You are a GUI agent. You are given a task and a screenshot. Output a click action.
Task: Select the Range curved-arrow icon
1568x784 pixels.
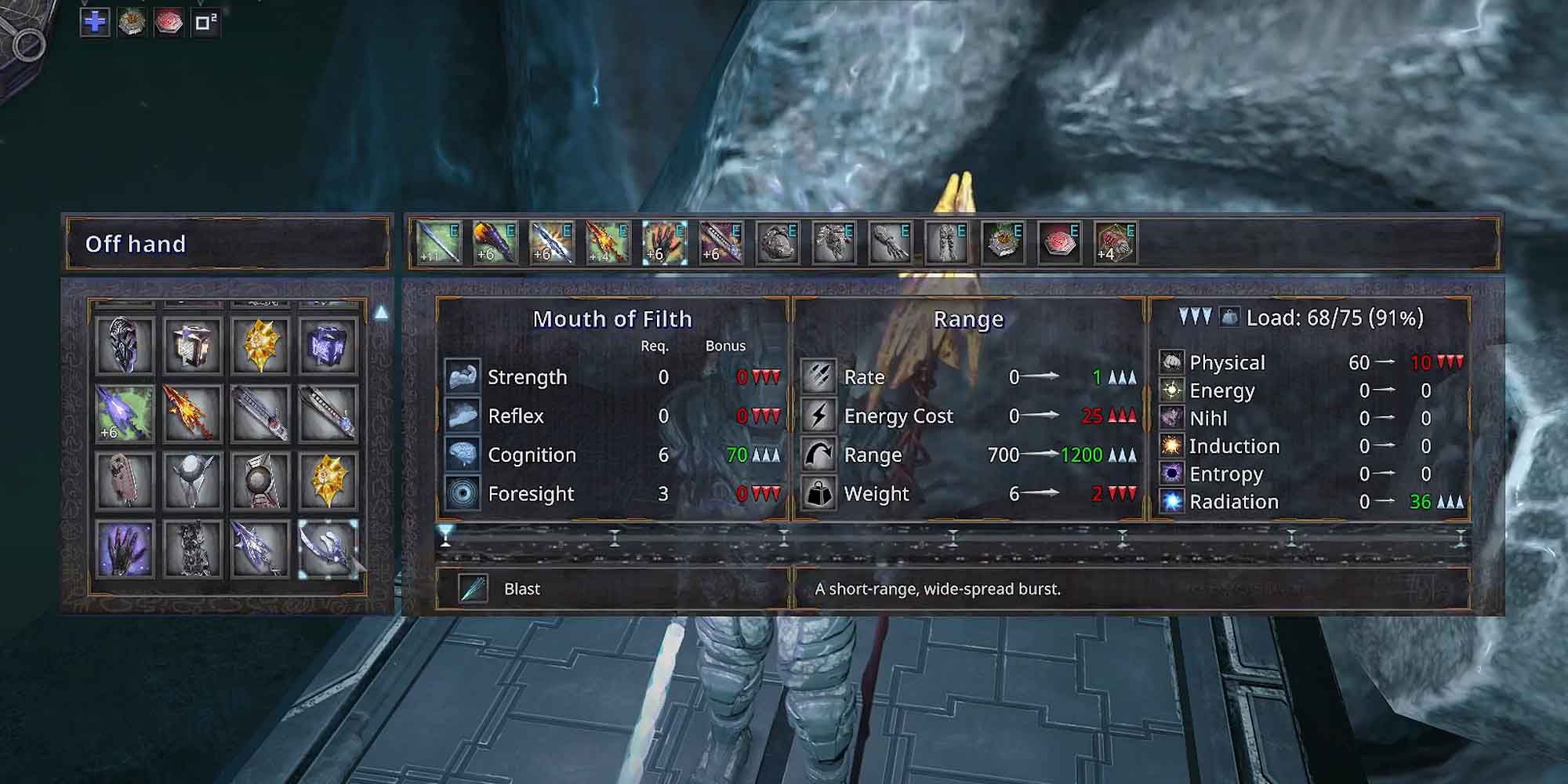(x=818, y=455)
